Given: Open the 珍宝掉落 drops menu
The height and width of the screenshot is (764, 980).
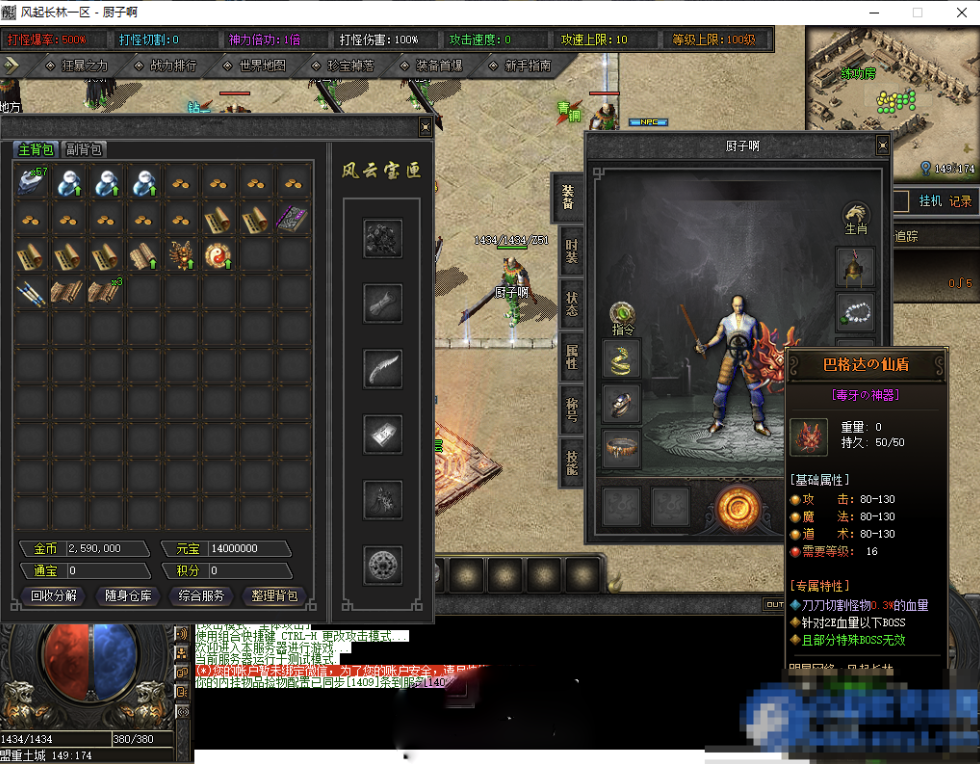Looking at the screenshot, I should click(x=350, y=65).
